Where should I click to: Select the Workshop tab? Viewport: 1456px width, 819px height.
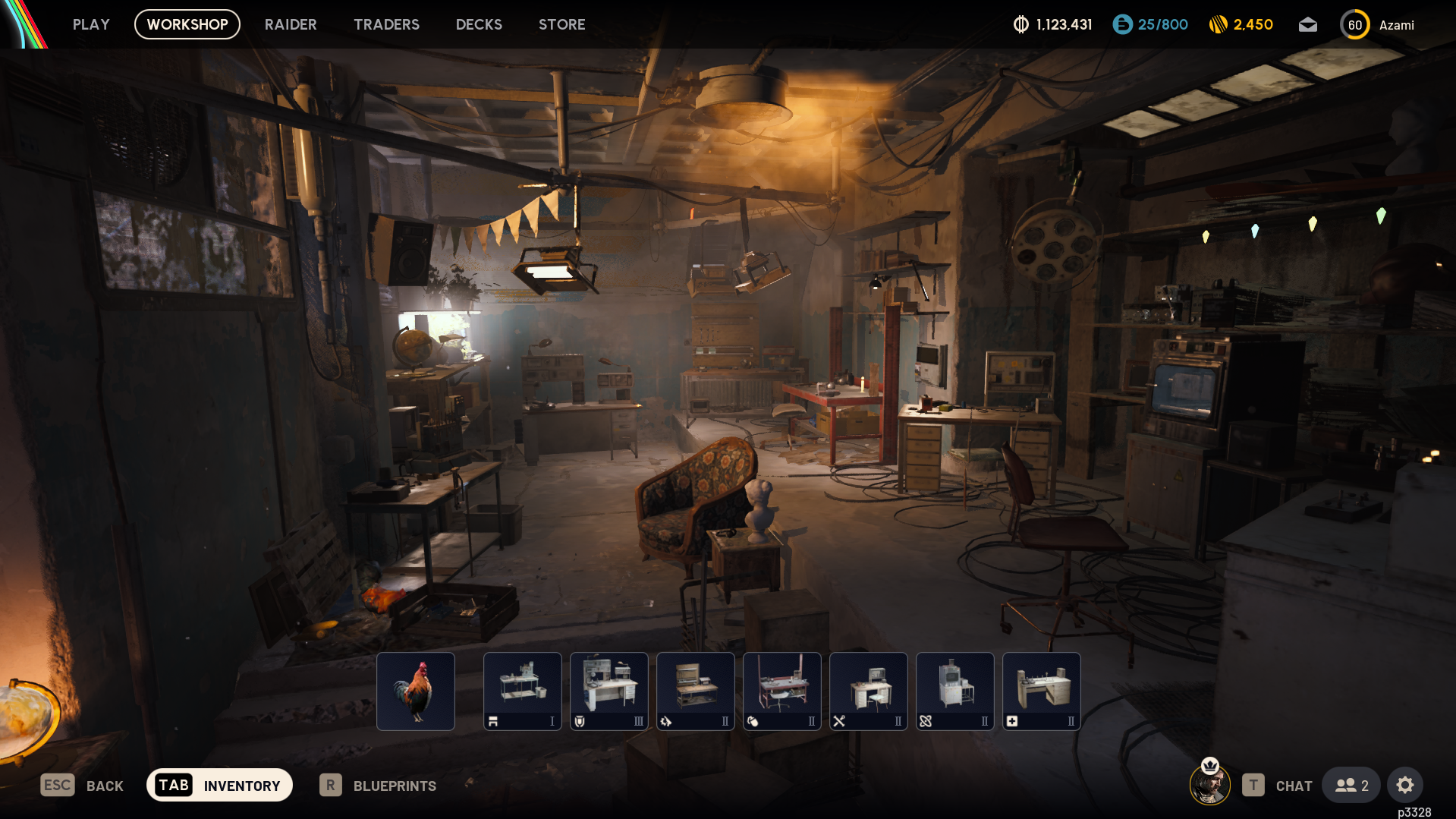(187, 24)
